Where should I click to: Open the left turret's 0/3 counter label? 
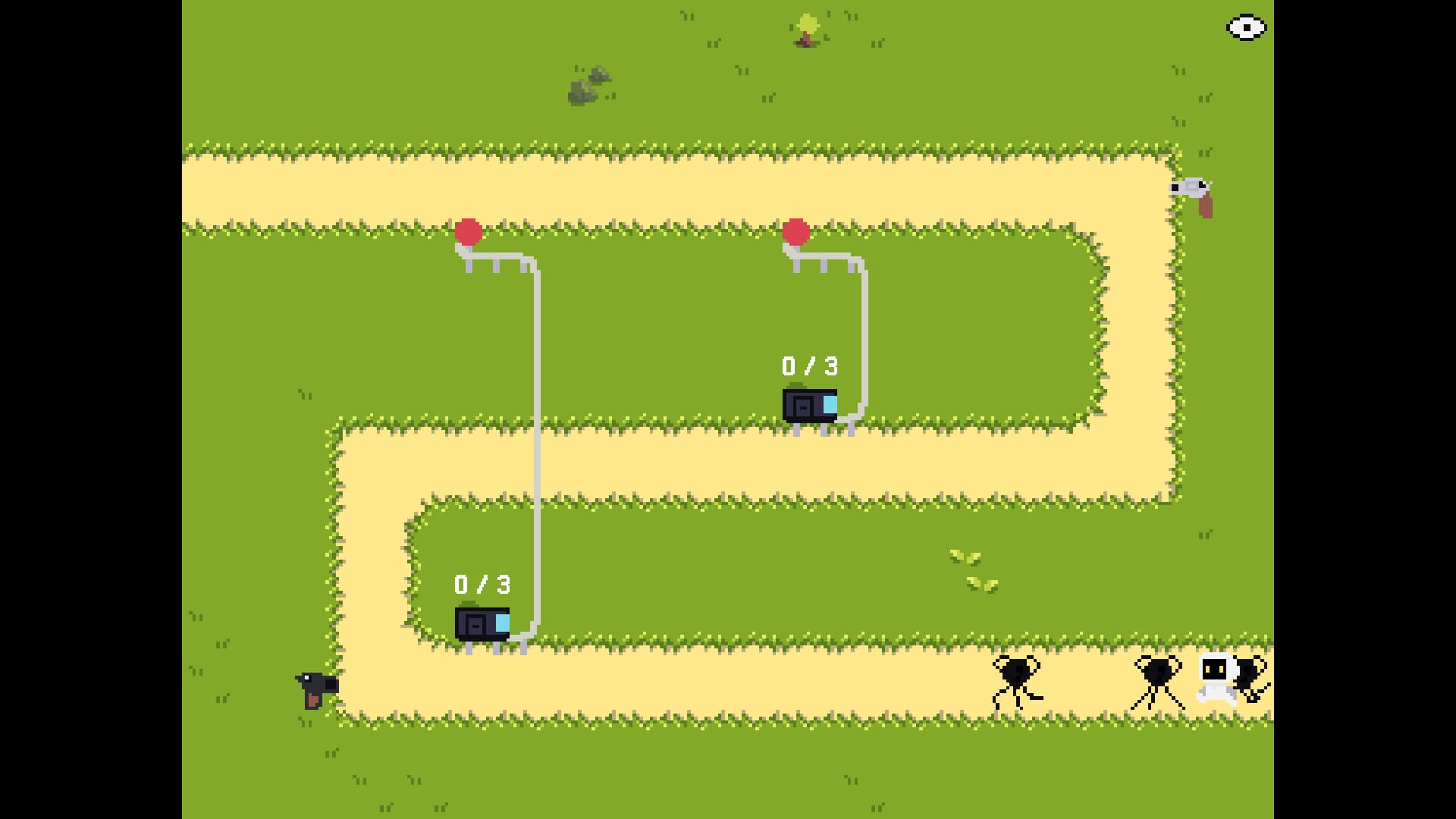pos(483,584)
